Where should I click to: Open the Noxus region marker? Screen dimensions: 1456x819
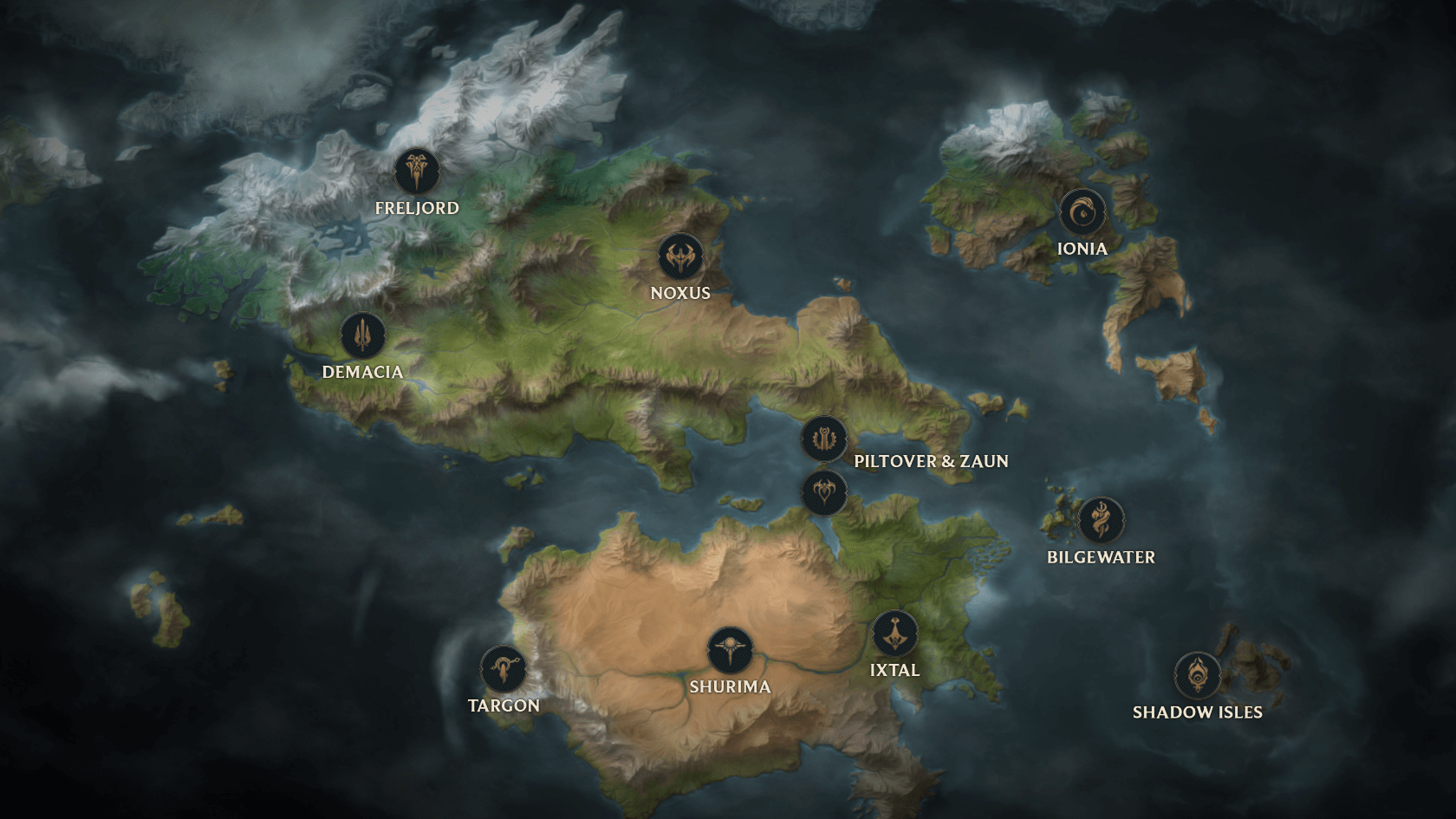tap(680, 257)
